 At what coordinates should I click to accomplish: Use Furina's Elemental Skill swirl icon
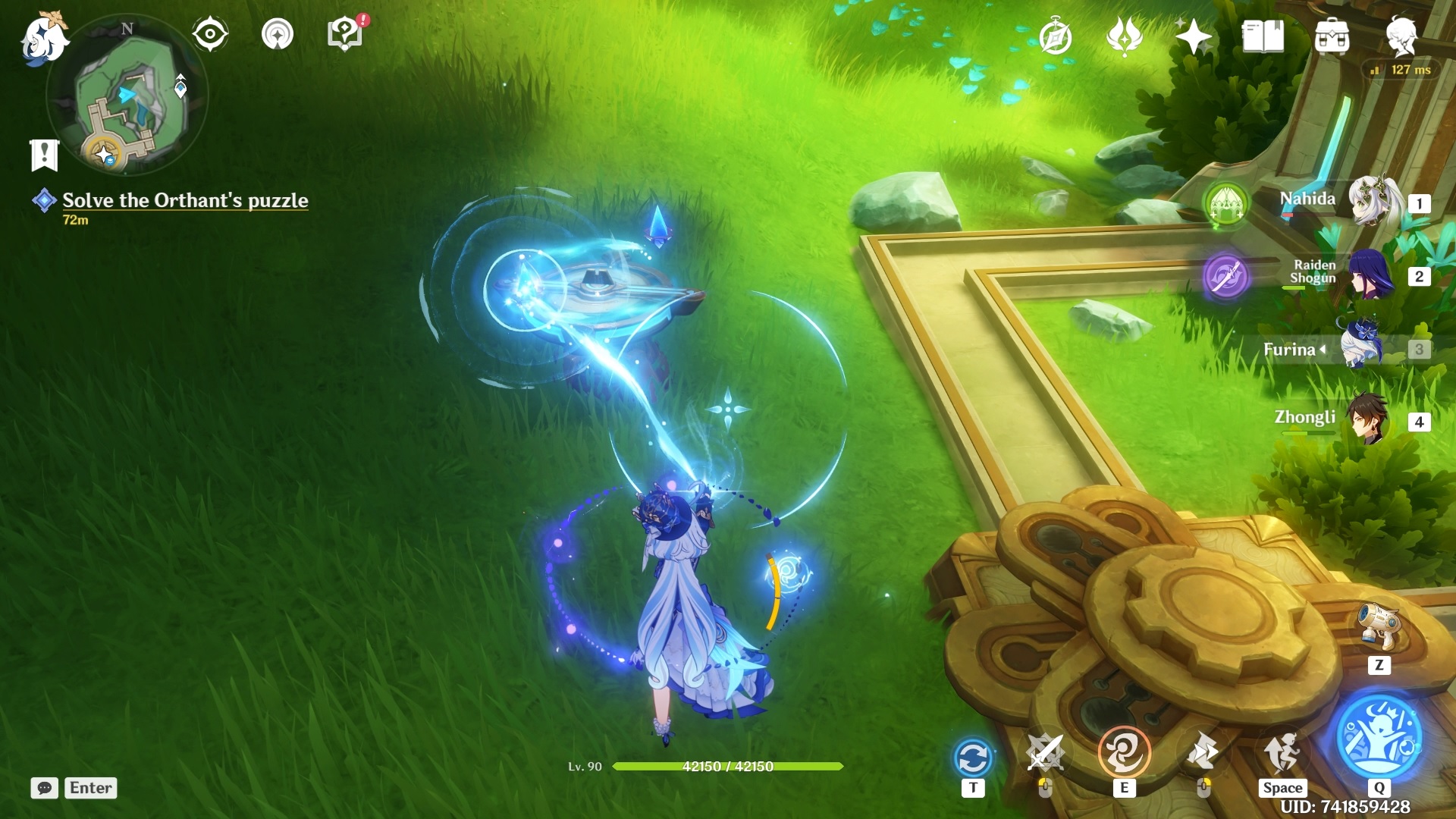point(1124,752)
